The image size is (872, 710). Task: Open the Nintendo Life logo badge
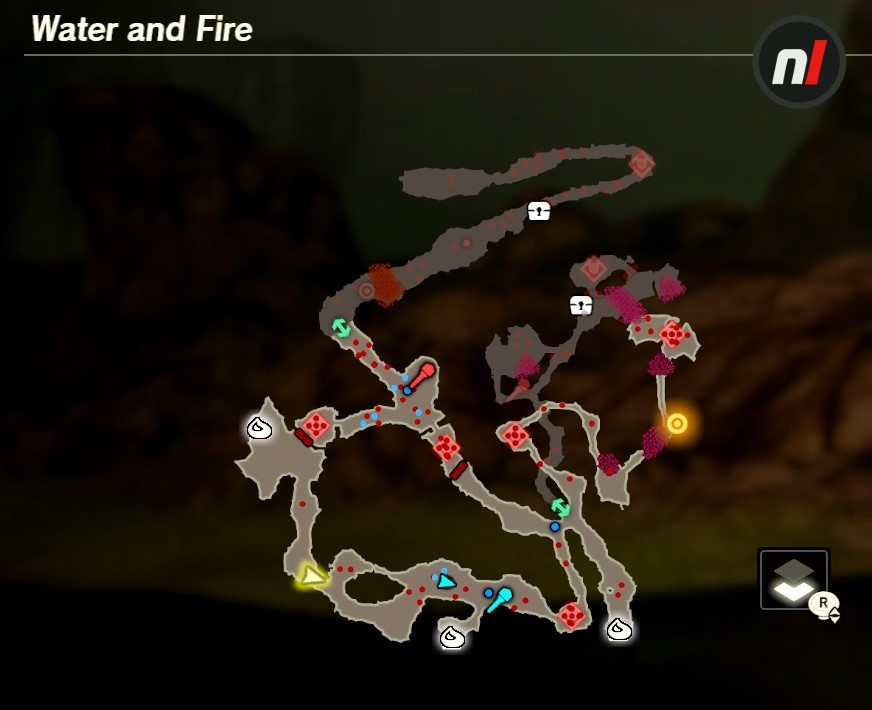pos(799,62)
